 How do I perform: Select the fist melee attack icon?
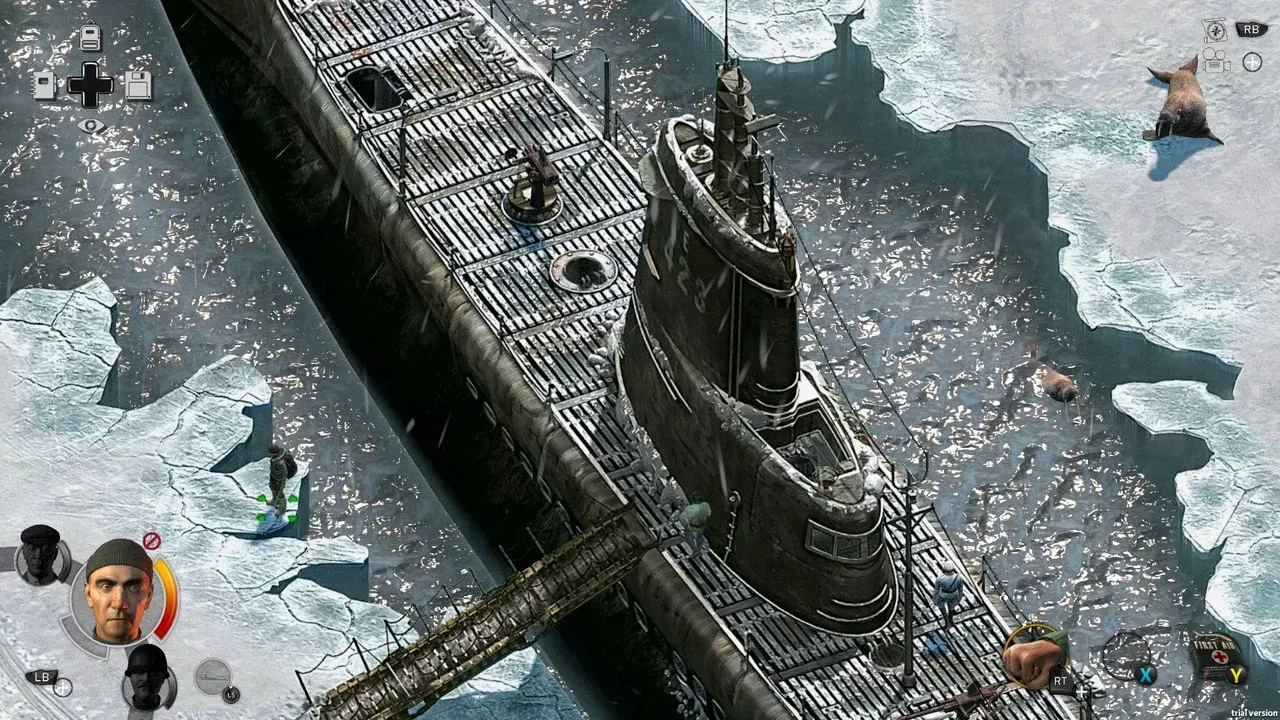click(x=1035, y=655)
